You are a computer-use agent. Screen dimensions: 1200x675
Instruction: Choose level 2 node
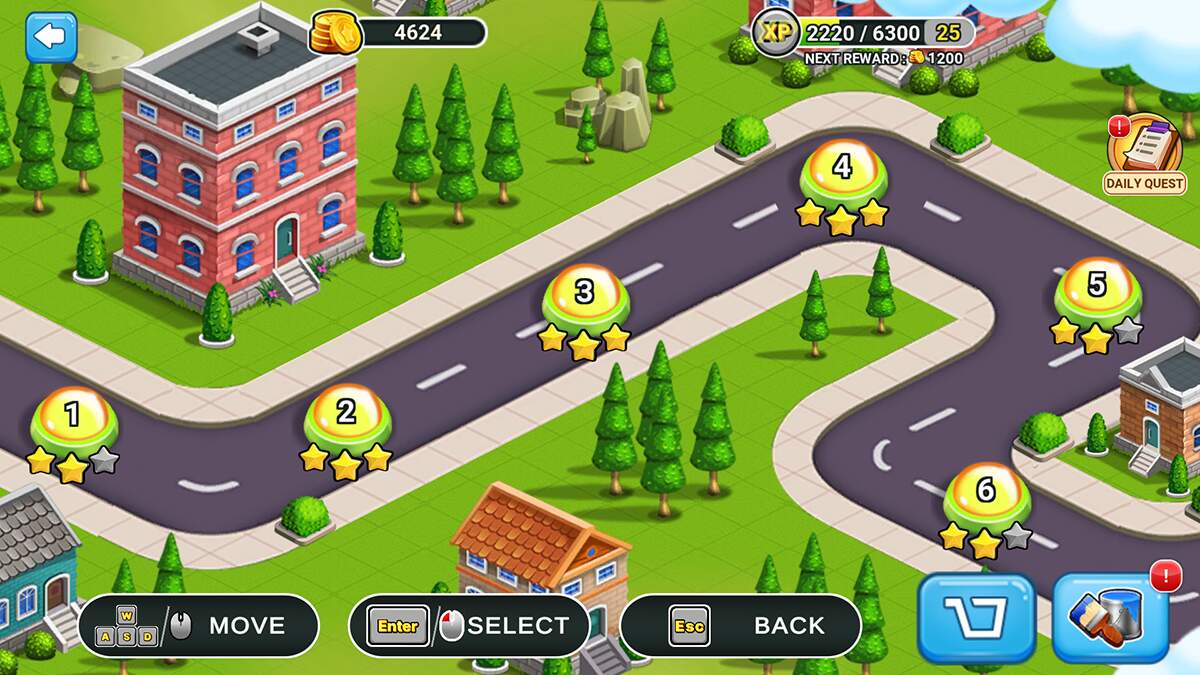[x=346, y=415]
